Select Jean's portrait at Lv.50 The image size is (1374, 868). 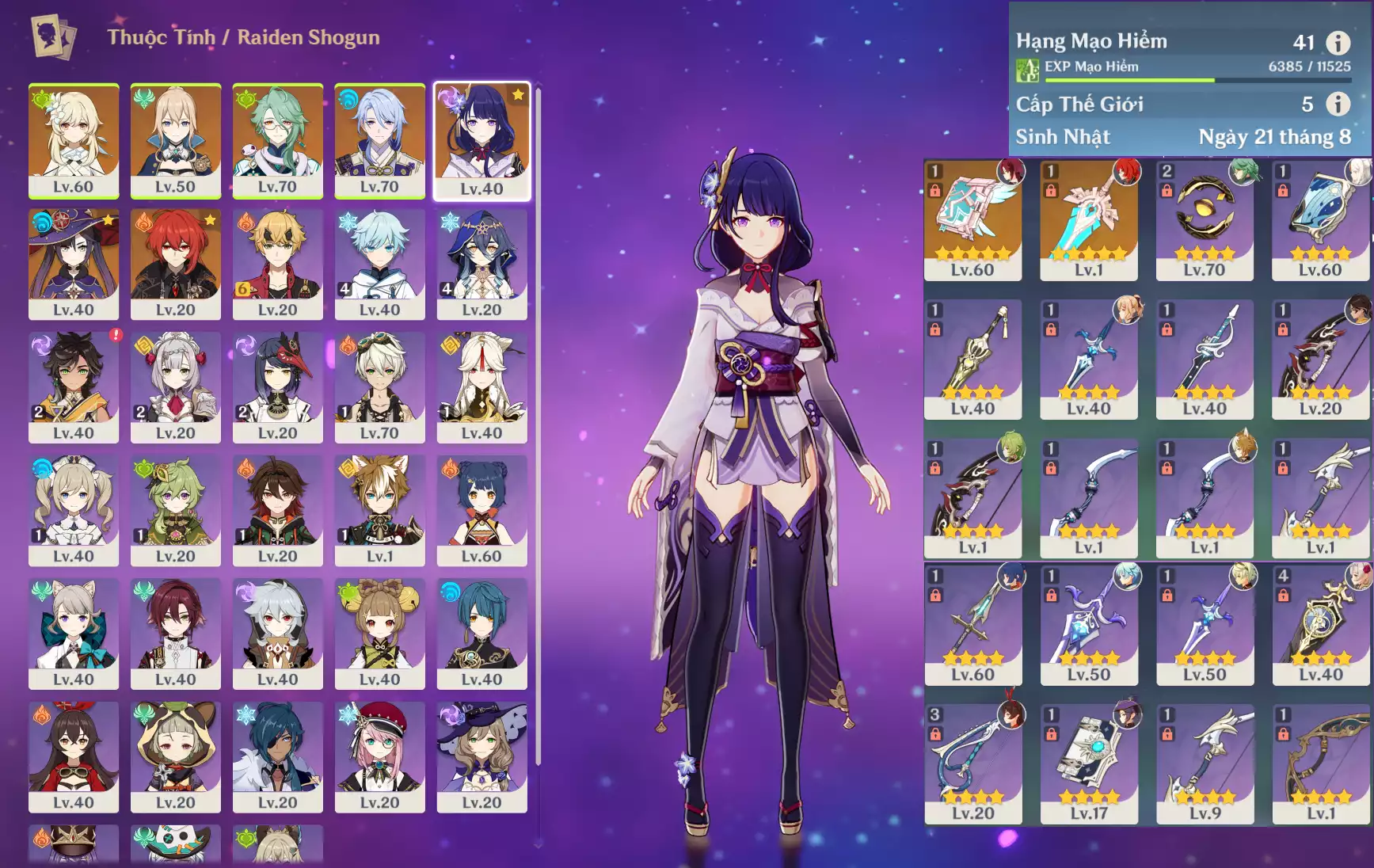click(x=175, y=139)
